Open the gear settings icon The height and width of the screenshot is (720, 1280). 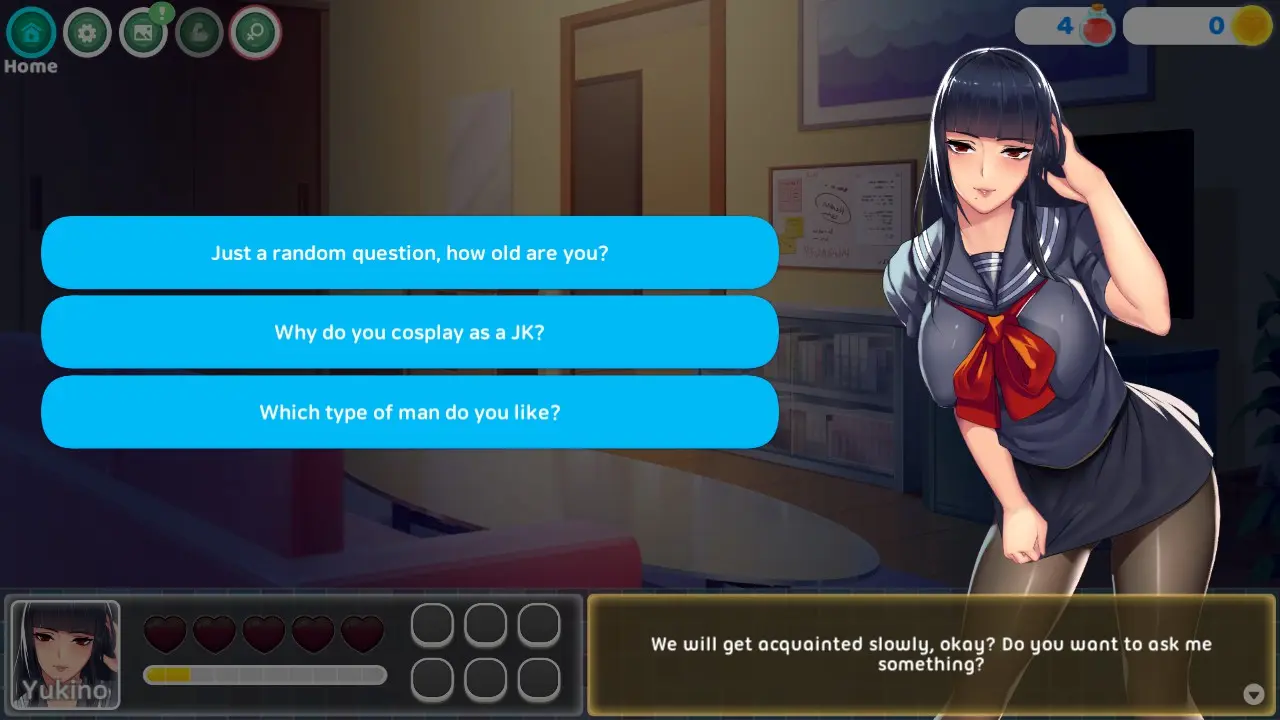pyautogui.click(x=87, y=33)
